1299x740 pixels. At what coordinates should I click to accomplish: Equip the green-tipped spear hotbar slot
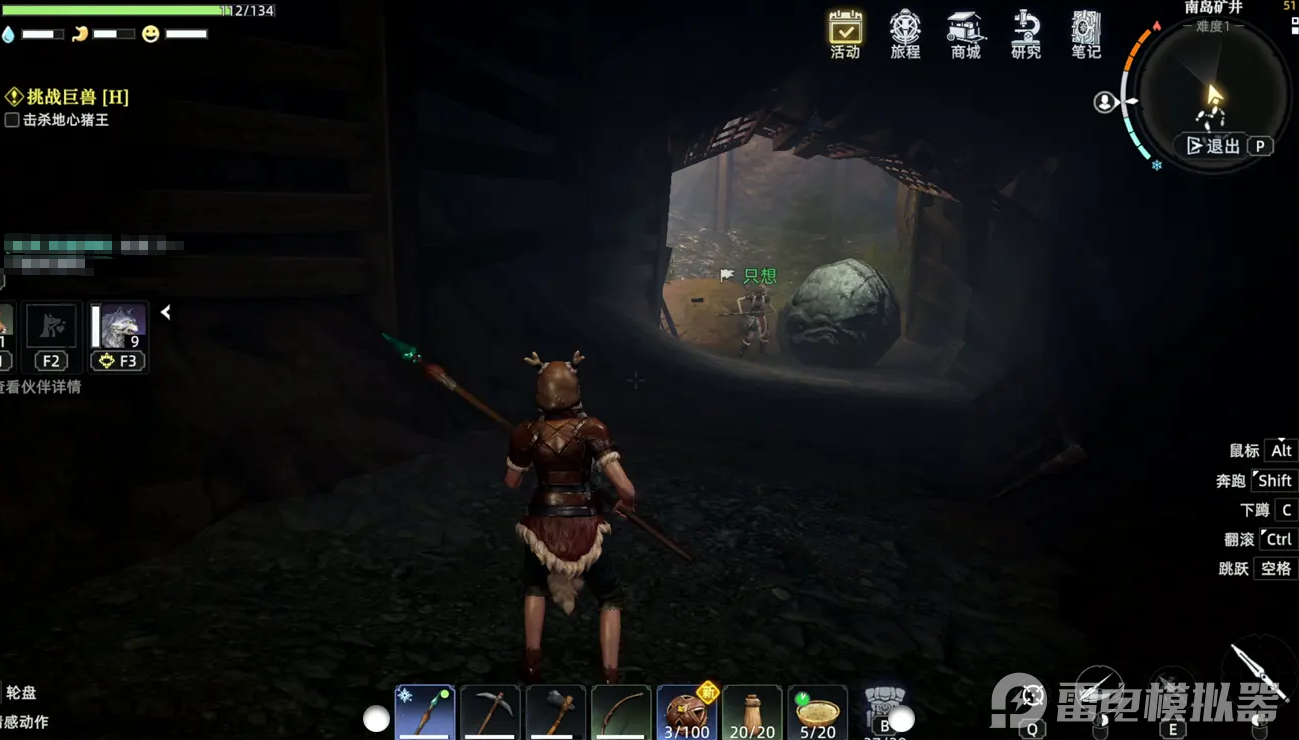point(425,711)
